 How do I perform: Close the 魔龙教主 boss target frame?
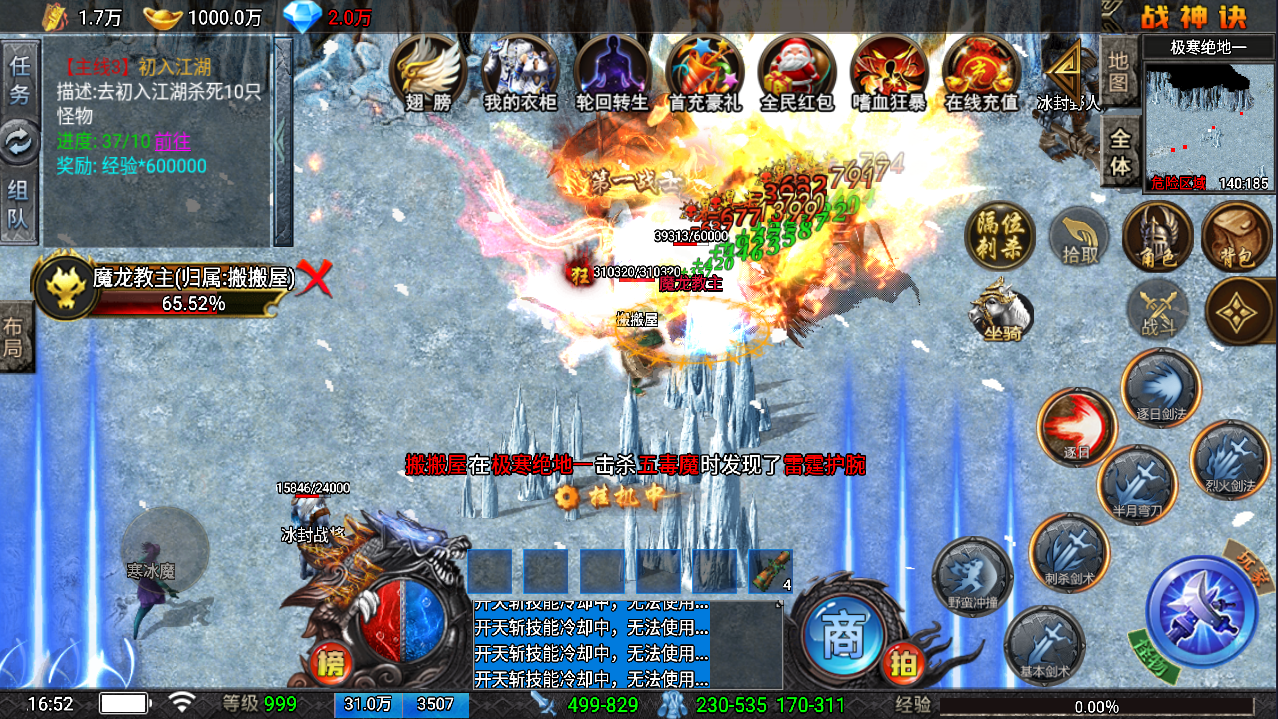click(x=316, y=279)
